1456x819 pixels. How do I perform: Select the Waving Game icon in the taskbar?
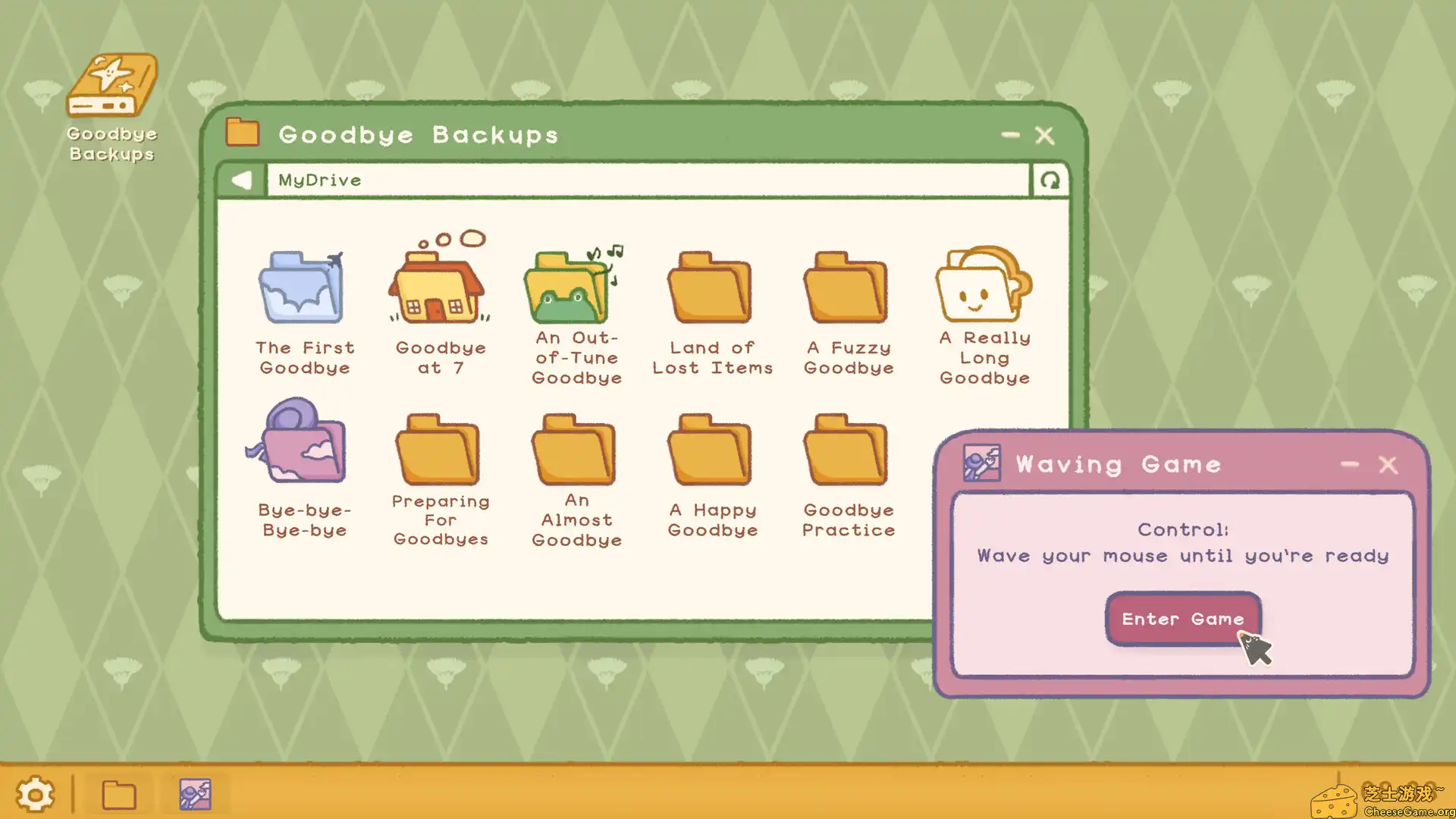click(196, 793)
